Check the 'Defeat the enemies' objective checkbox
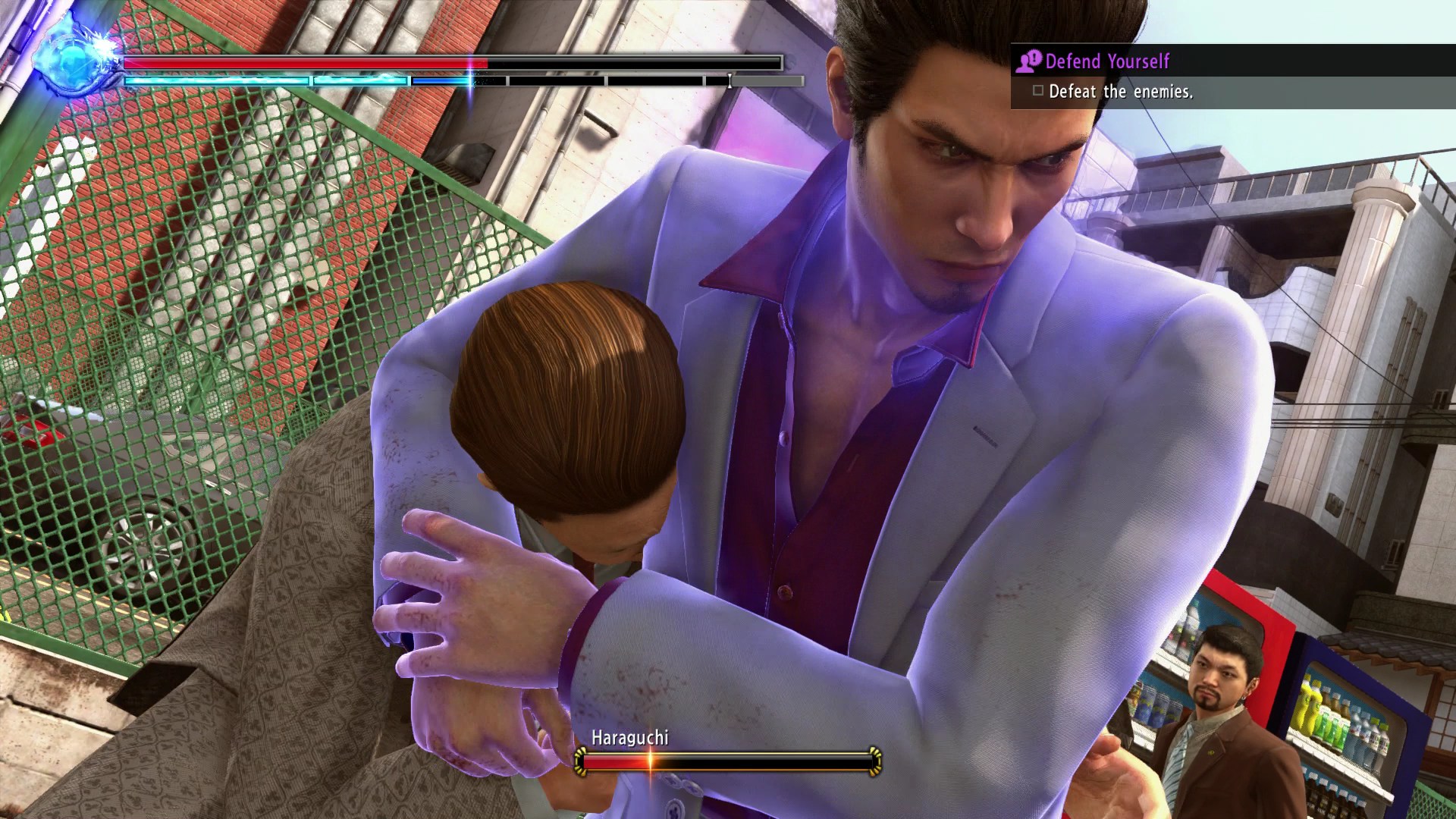Screen dimensions: 1456x819 coord(1038,91)
